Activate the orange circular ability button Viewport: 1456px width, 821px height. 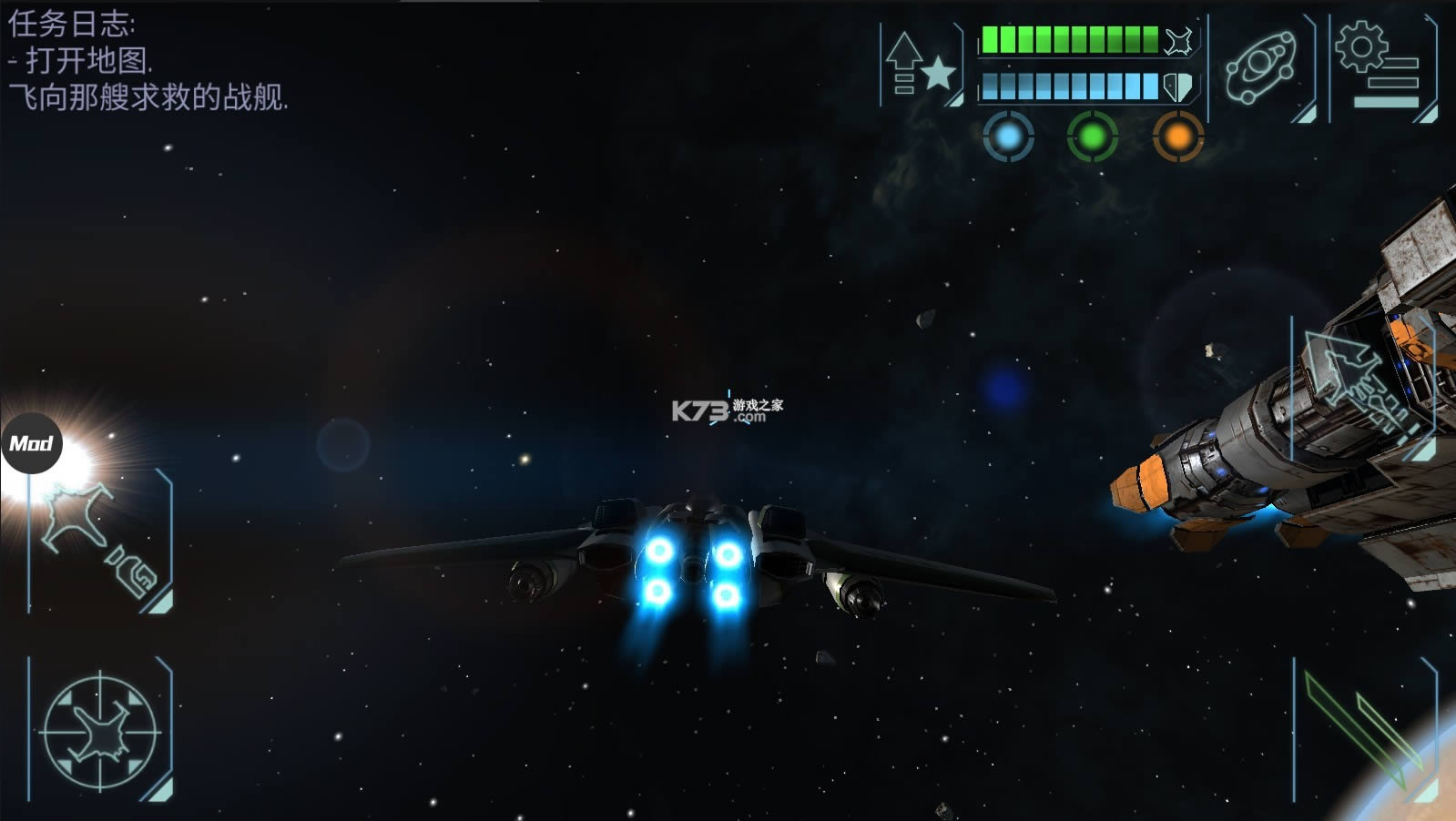(1177, 137)
